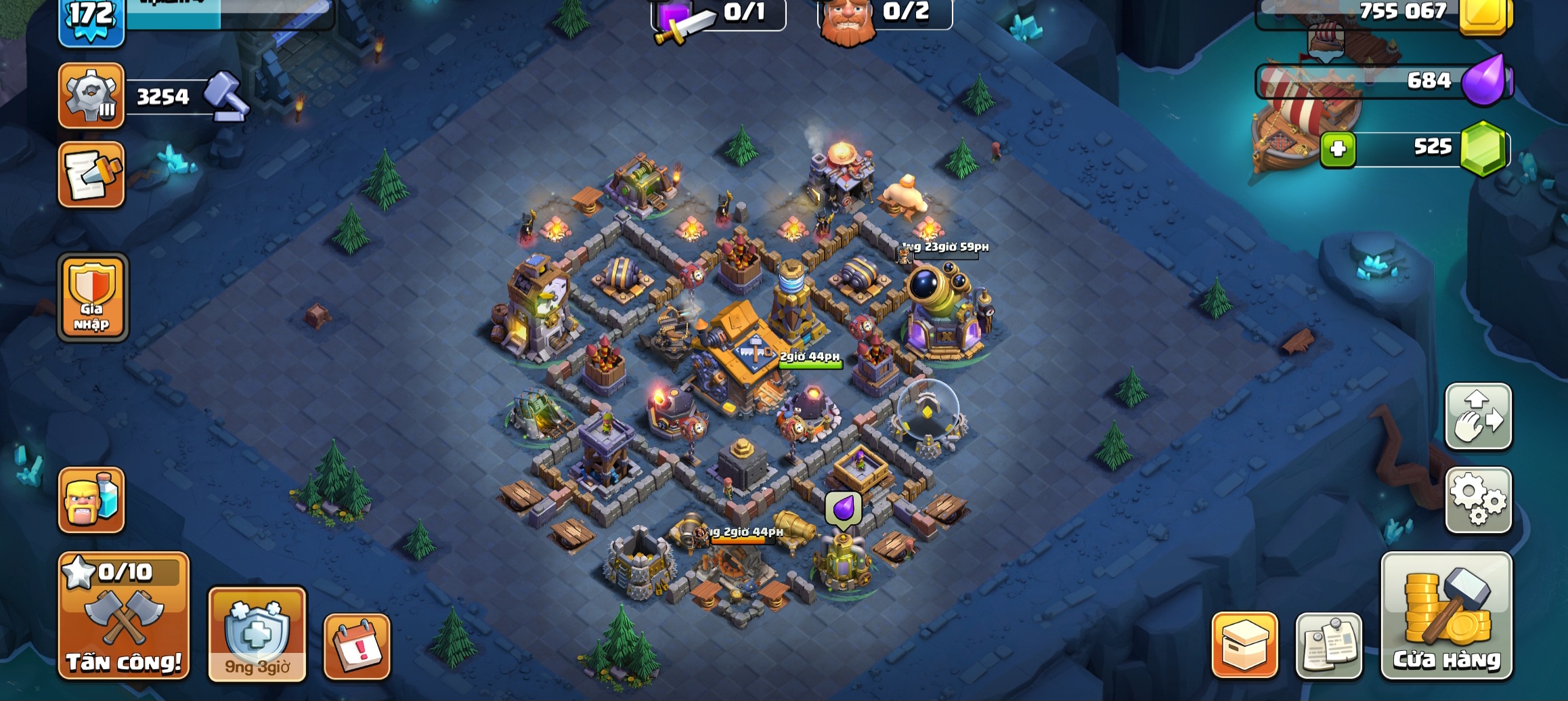Open the clipboard notes button
Viewport: 1568px width, 701px height.
click(1328, 645)
